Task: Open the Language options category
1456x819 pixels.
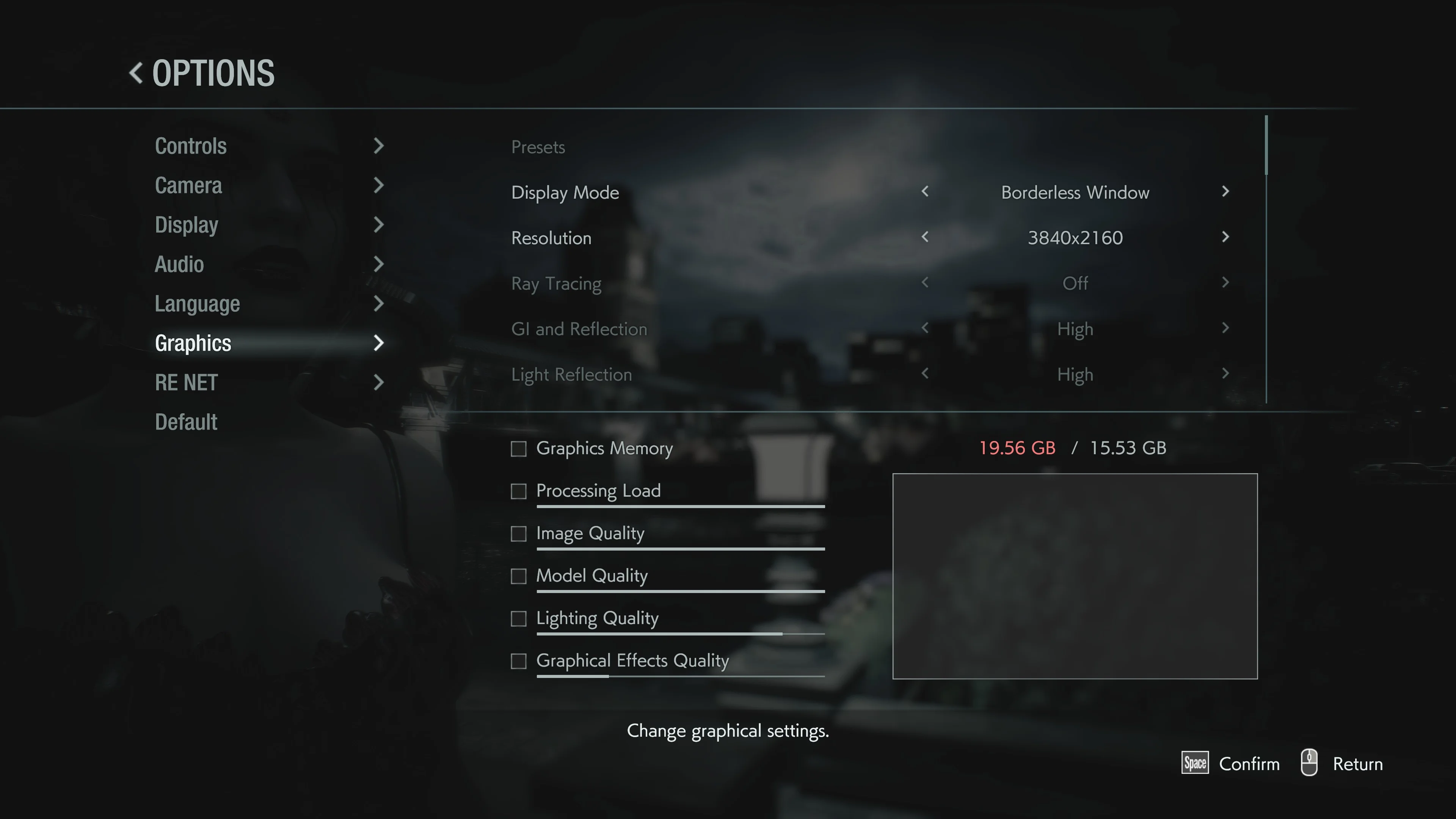Action: click(x=197, y=304)
